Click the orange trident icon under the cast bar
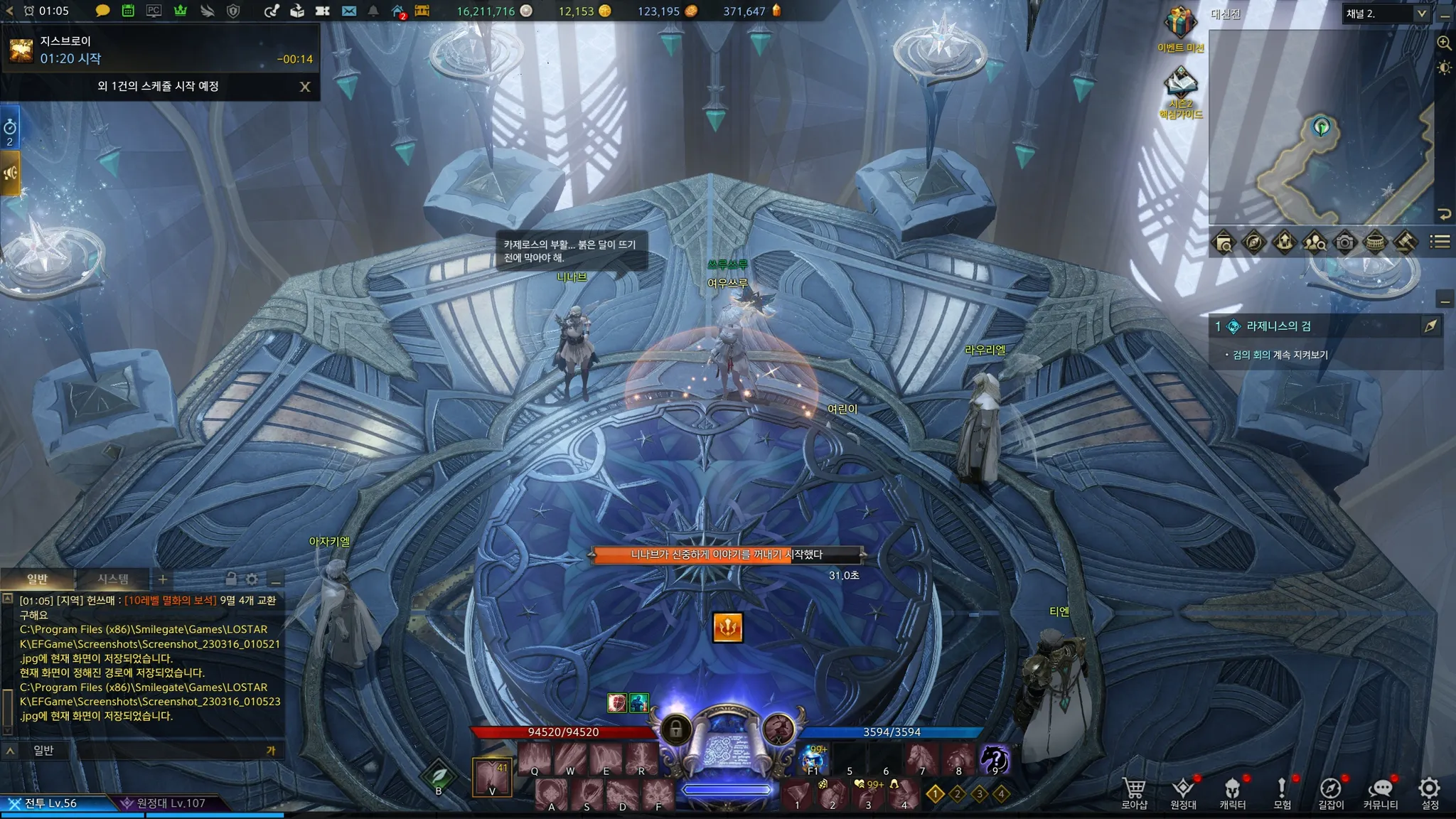Image resolution: width=1456 pixels, height=819 pixels. [x=728, y=627]
